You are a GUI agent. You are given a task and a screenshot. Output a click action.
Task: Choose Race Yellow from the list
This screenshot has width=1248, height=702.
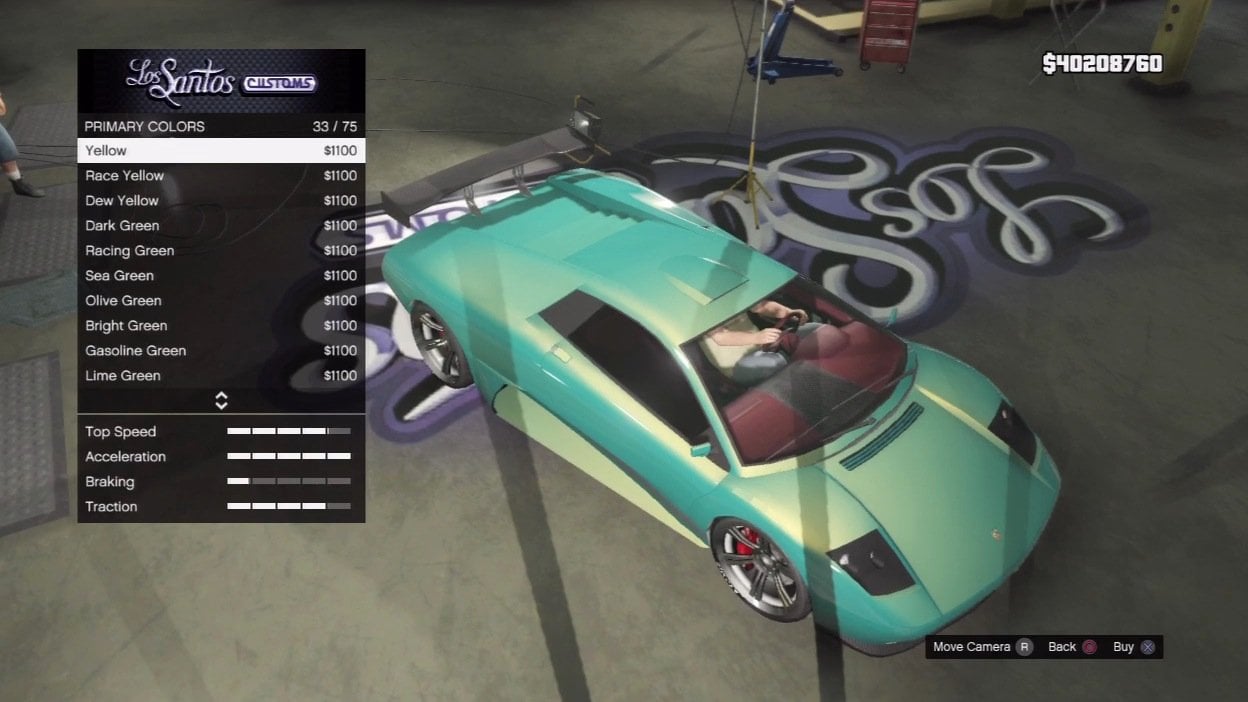pyautogui.click(x=221, y=176)
